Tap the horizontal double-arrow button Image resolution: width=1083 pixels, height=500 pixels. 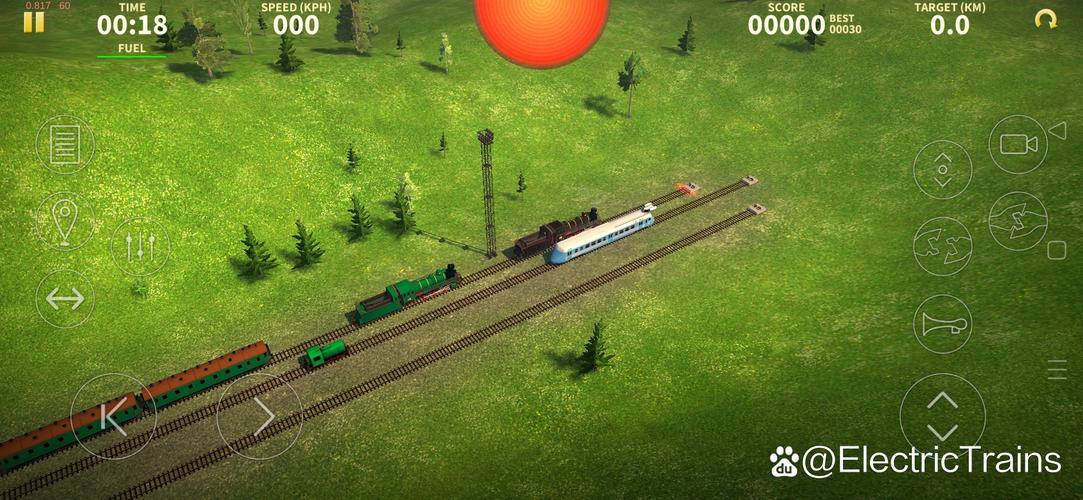(x=65, y=298)
